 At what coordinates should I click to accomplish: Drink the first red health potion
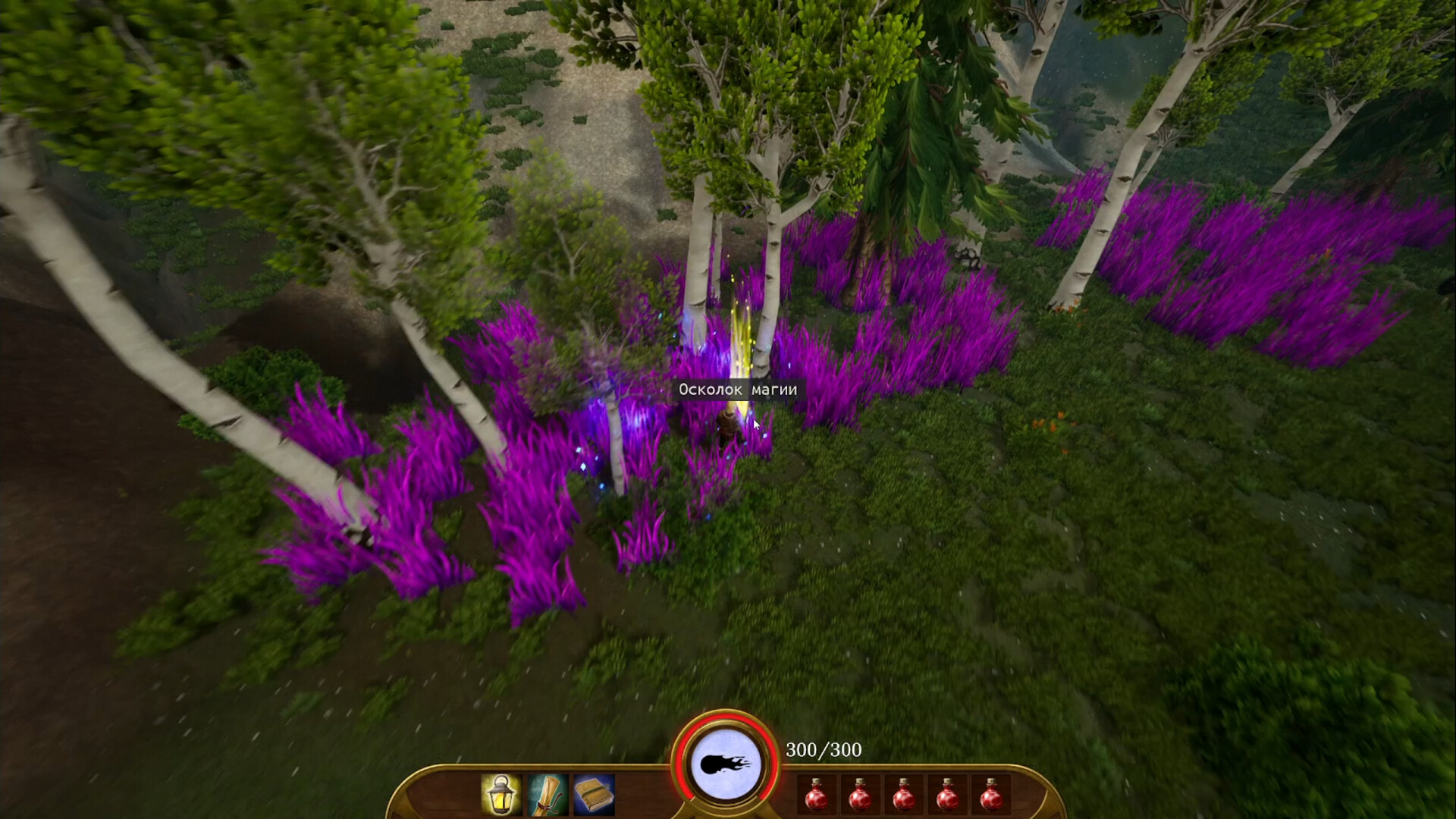click(x=817, y=798)
